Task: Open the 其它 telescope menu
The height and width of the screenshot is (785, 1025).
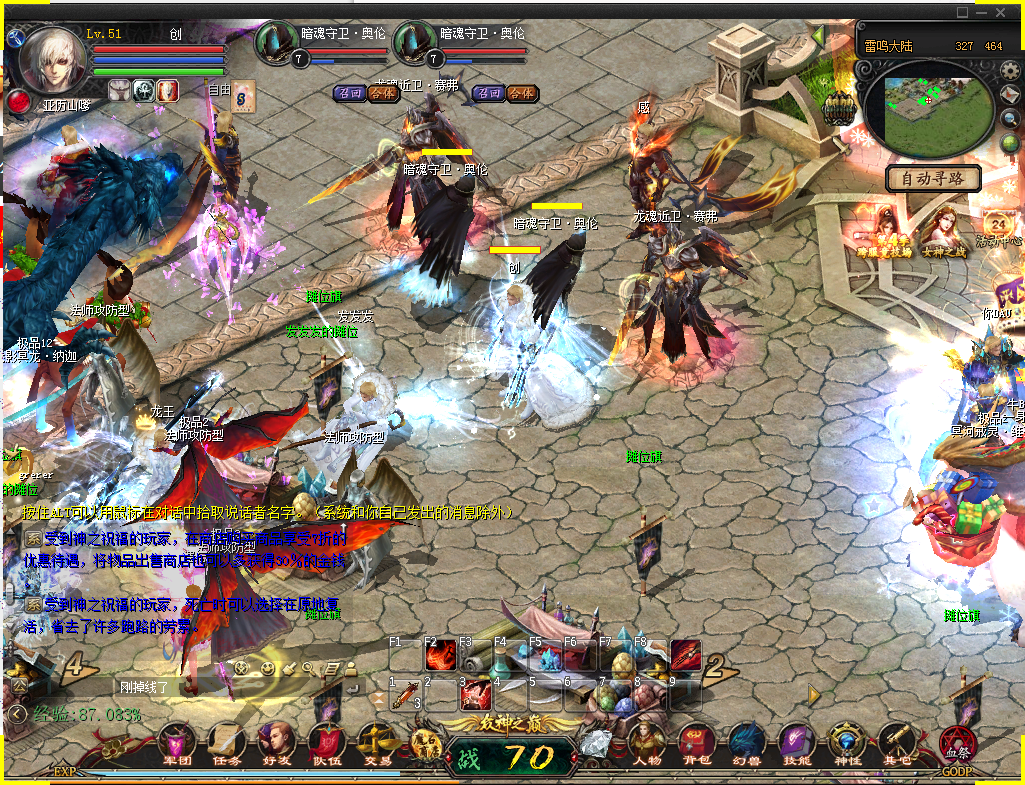Action: coord(897,743)
